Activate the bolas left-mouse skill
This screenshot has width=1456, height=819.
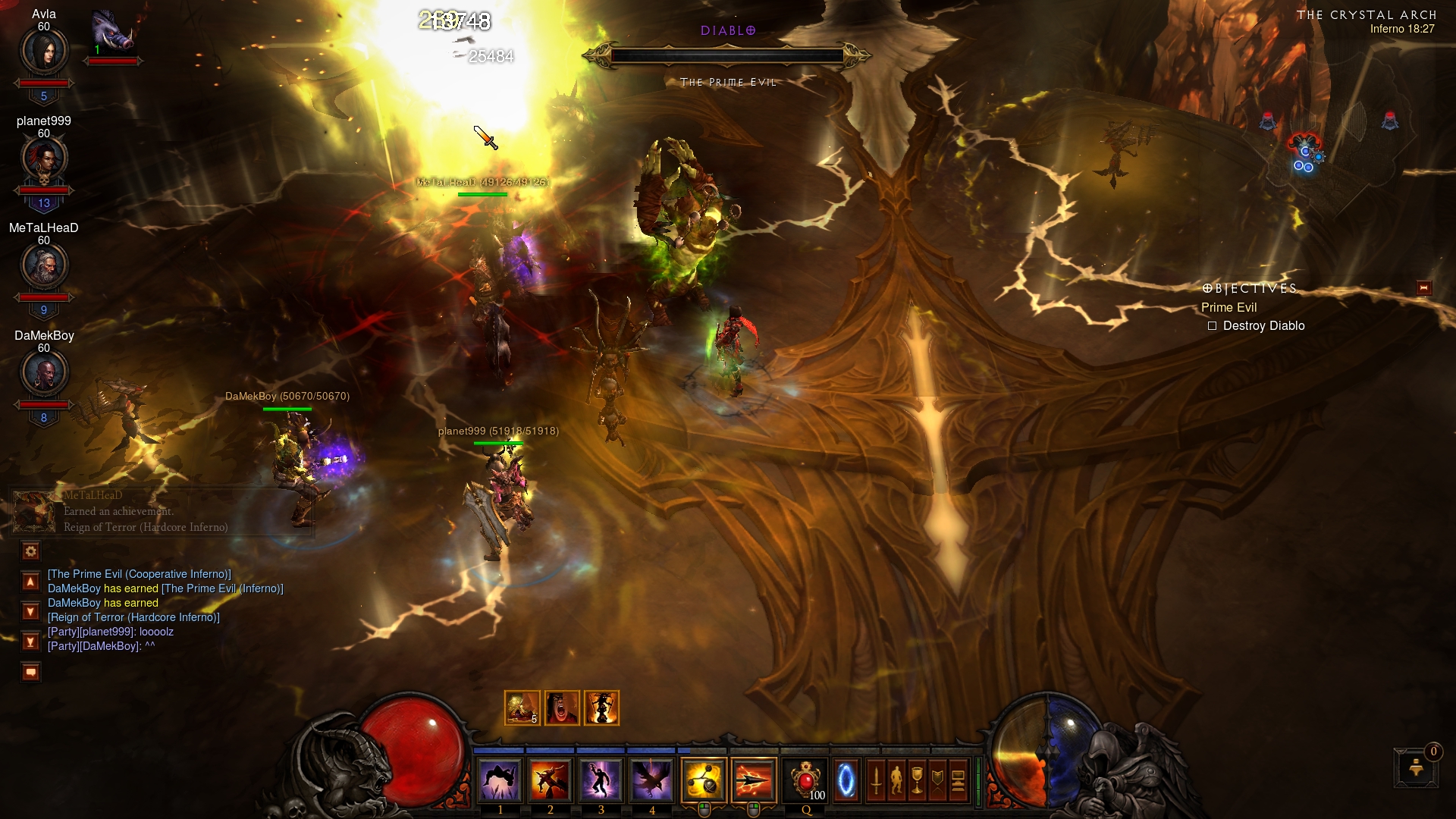704,780
